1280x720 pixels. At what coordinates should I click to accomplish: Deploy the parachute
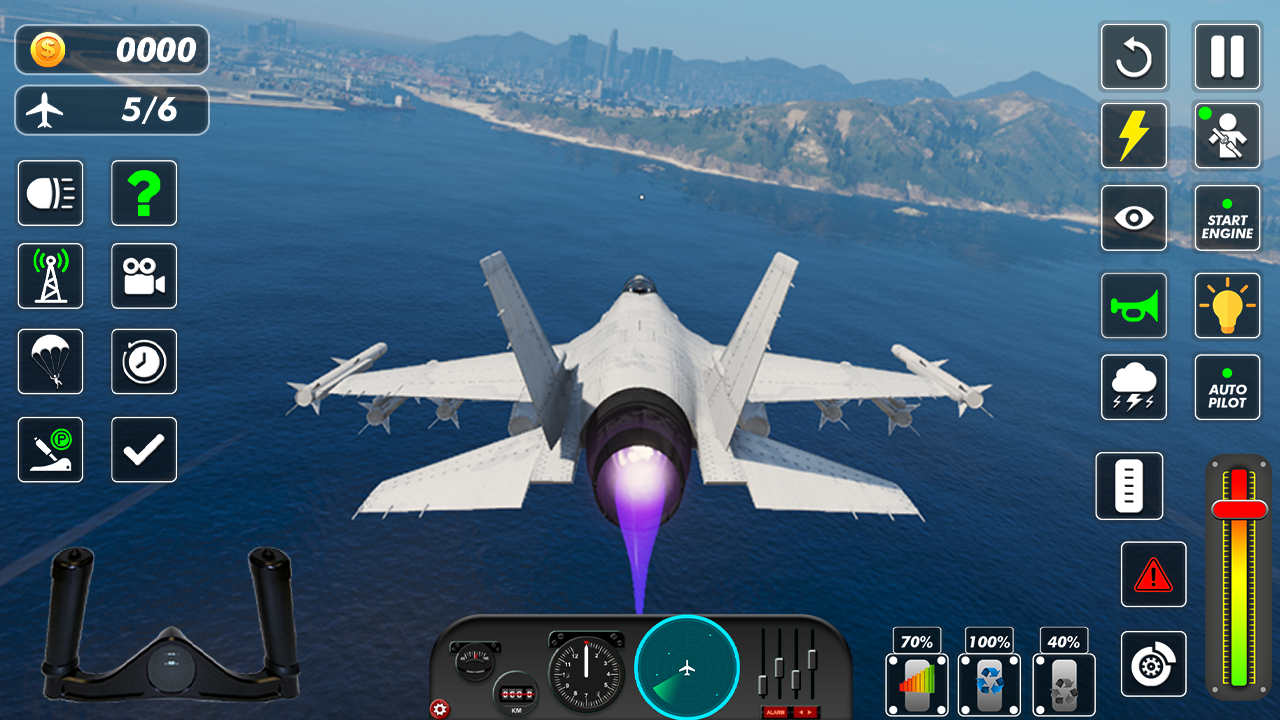point(50,362)
